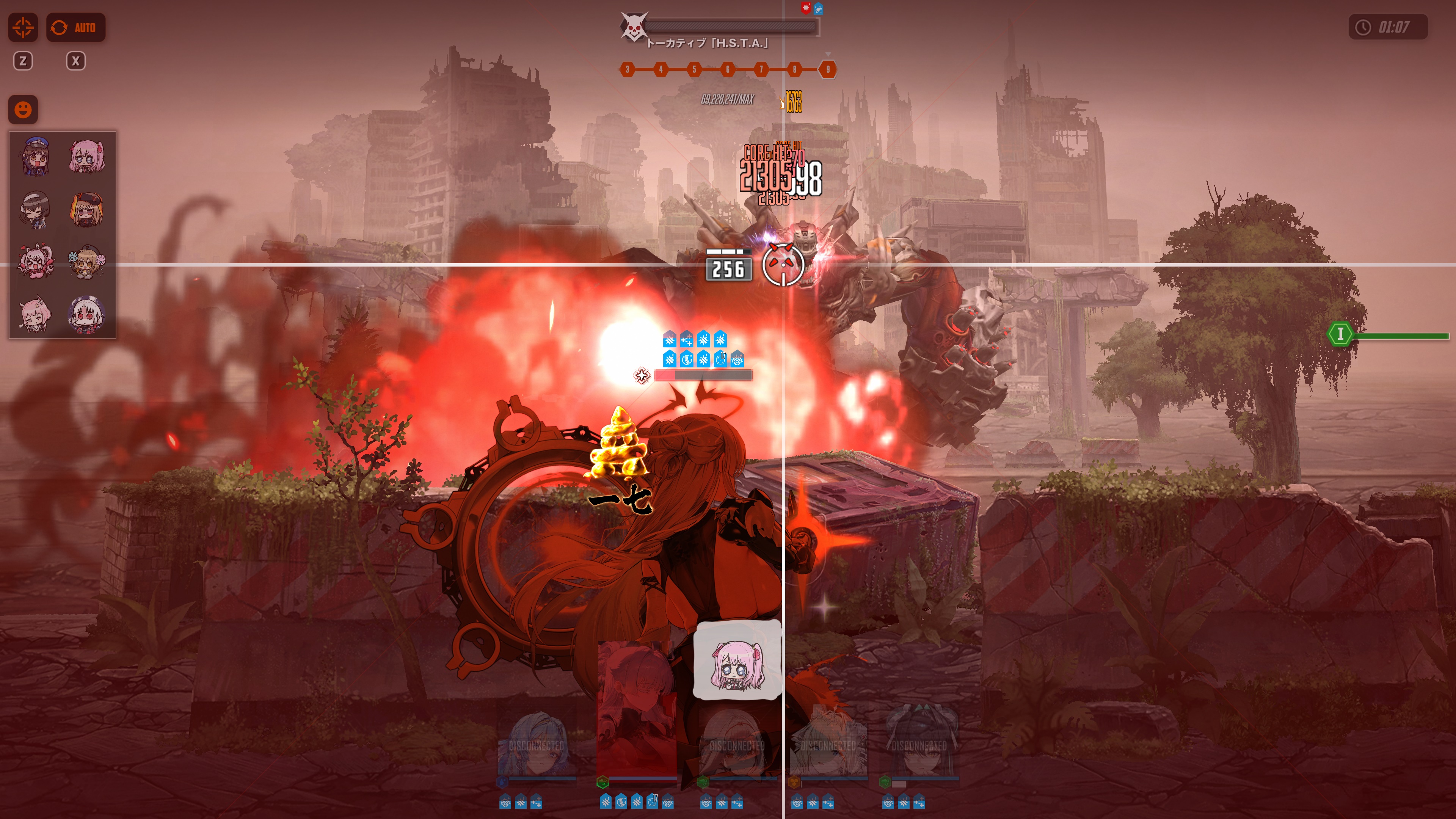Choose the flaming beret girl sticker
The image size is (1456, 819).
tap(86, 209)
